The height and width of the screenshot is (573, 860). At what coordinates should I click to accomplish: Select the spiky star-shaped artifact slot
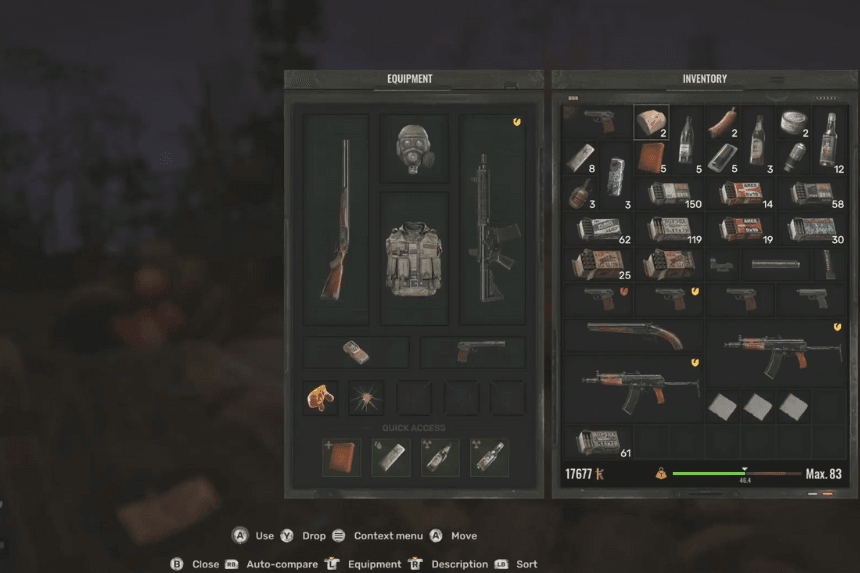click(x=366, y=398)
